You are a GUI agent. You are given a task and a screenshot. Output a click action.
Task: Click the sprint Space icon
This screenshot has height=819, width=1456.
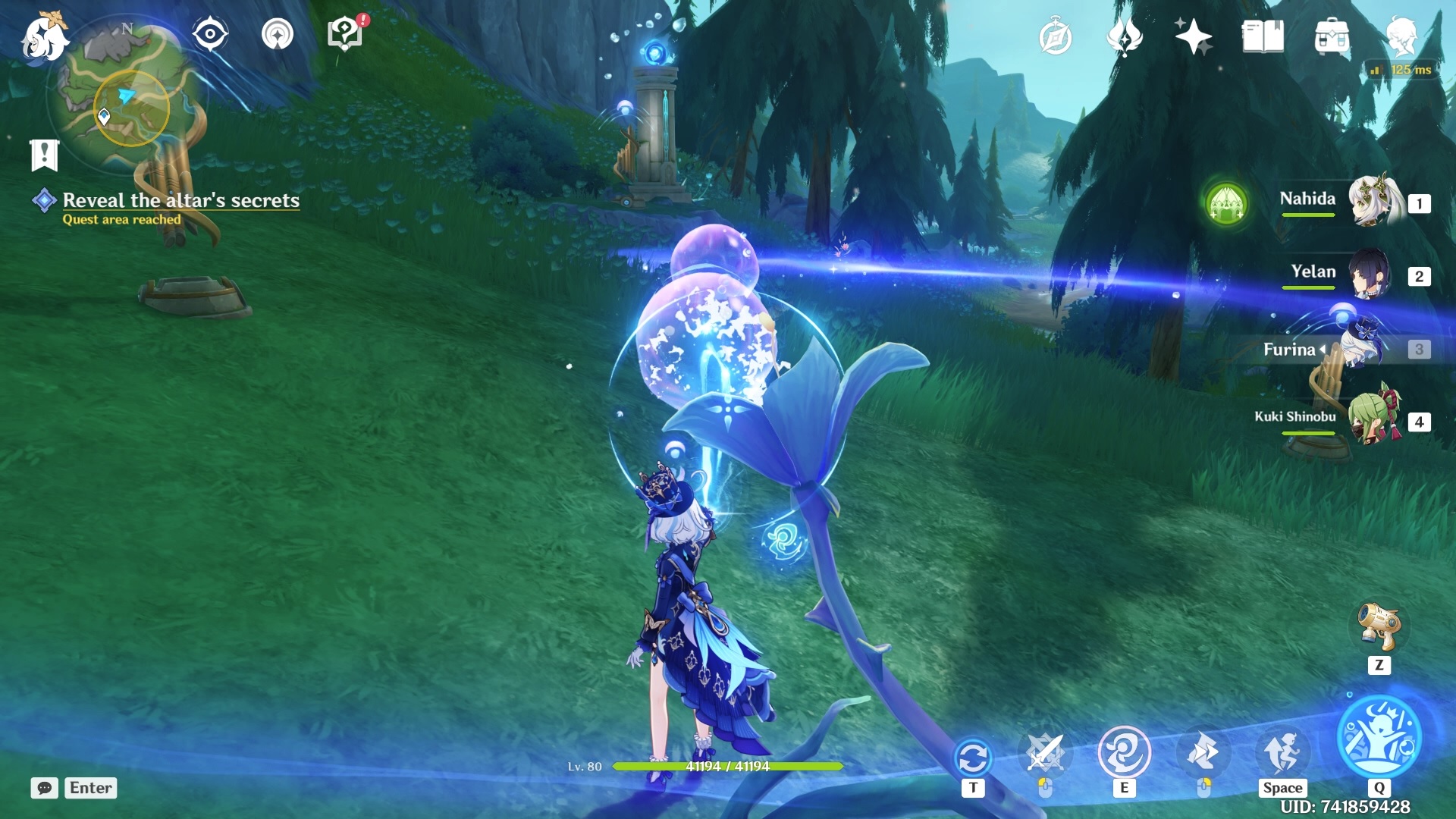click(x=1283, y=755)
